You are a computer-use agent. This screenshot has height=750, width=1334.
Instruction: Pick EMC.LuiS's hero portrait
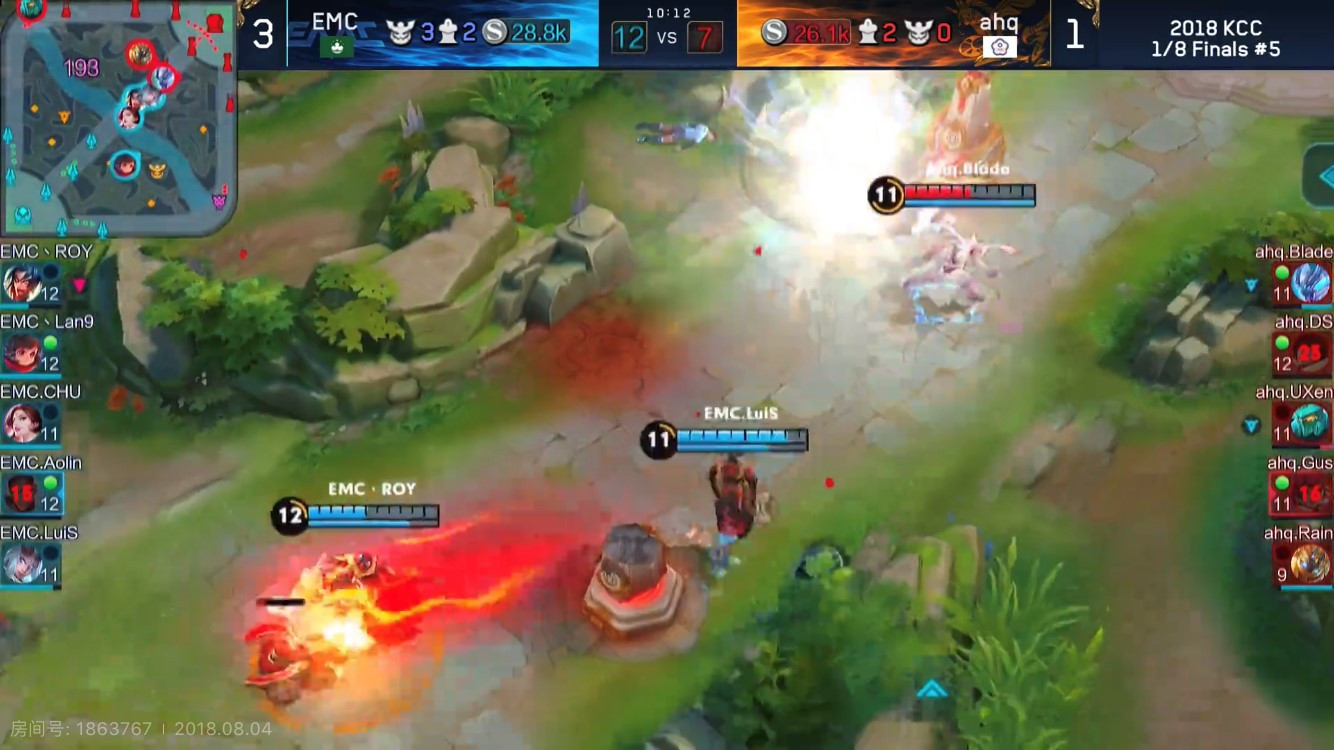point(22,564)
